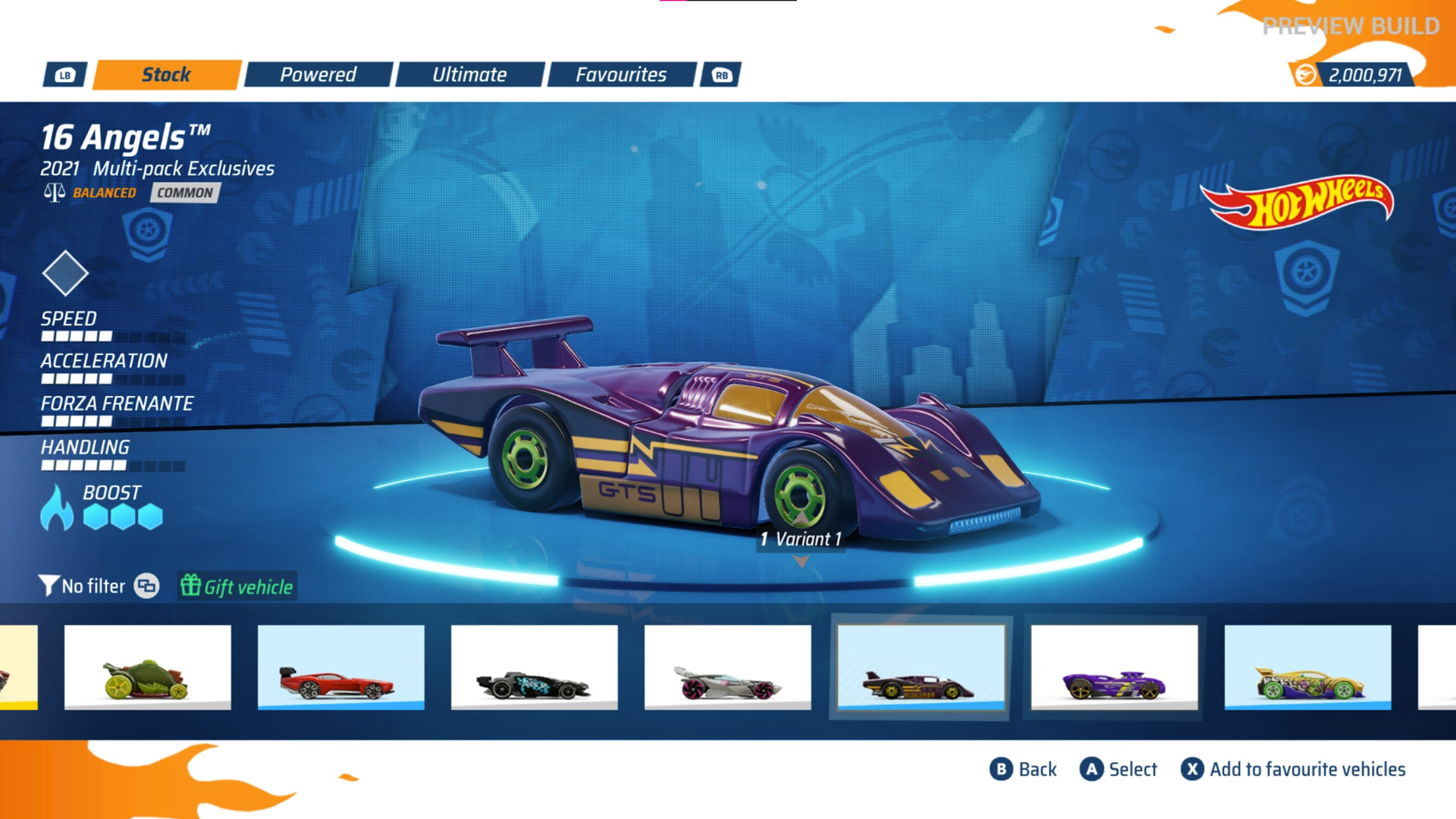The width and height of the screenshot is (1456, 819).
Task: Pick the yellow graffiti car thumbnail
Action: coord(1308,667)
